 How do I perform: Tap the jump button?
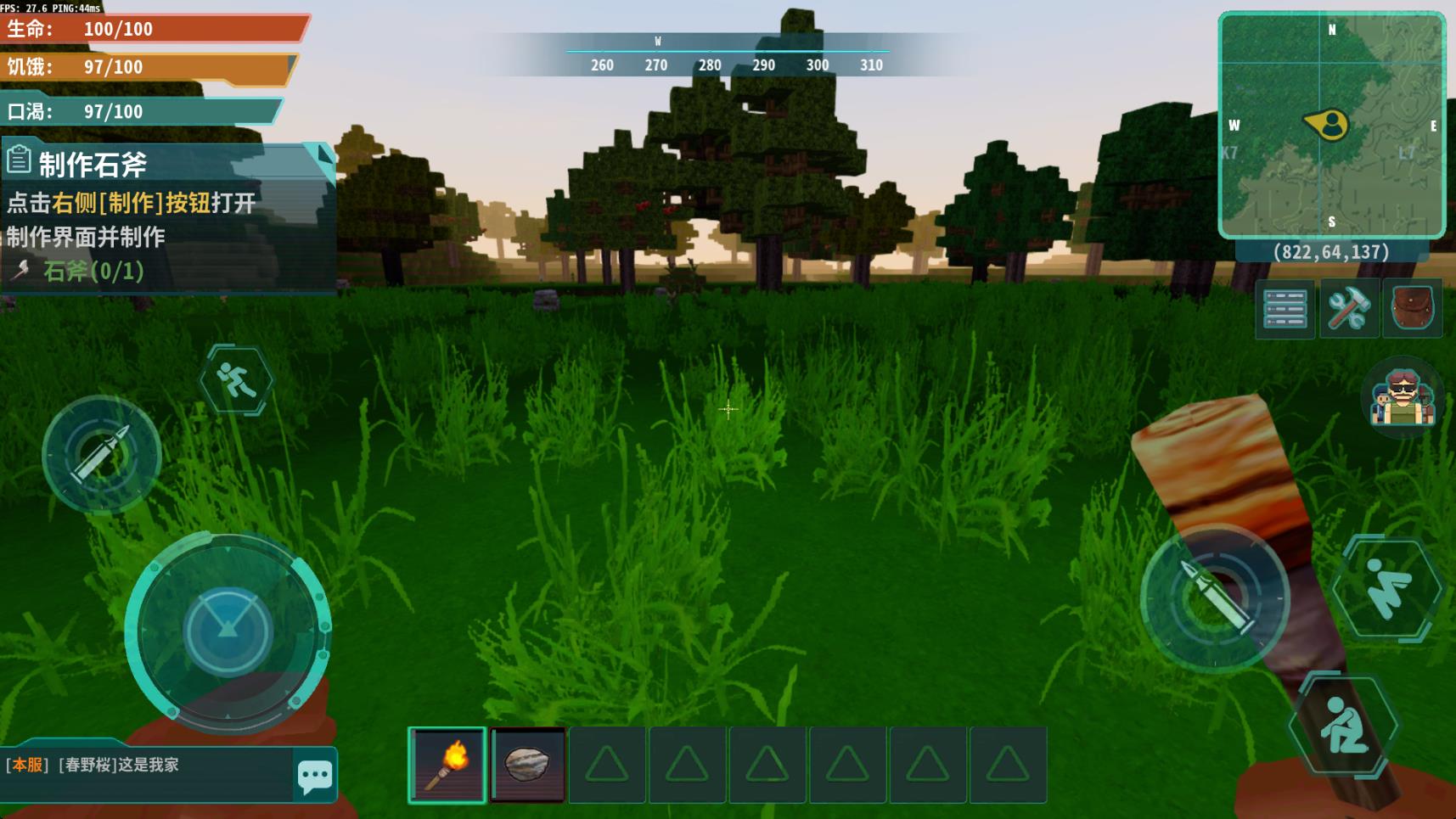pos(1387,587)
